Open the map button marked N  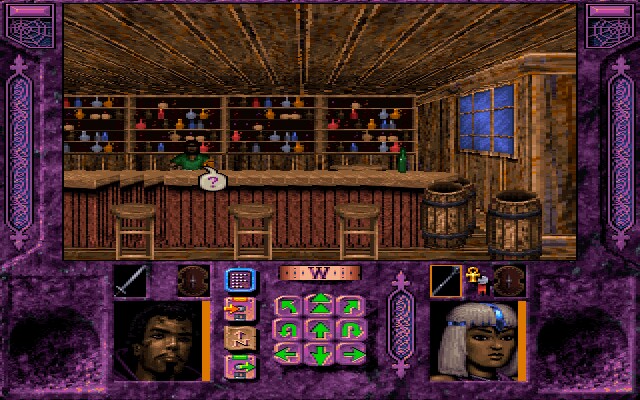(x=239, y=338)
